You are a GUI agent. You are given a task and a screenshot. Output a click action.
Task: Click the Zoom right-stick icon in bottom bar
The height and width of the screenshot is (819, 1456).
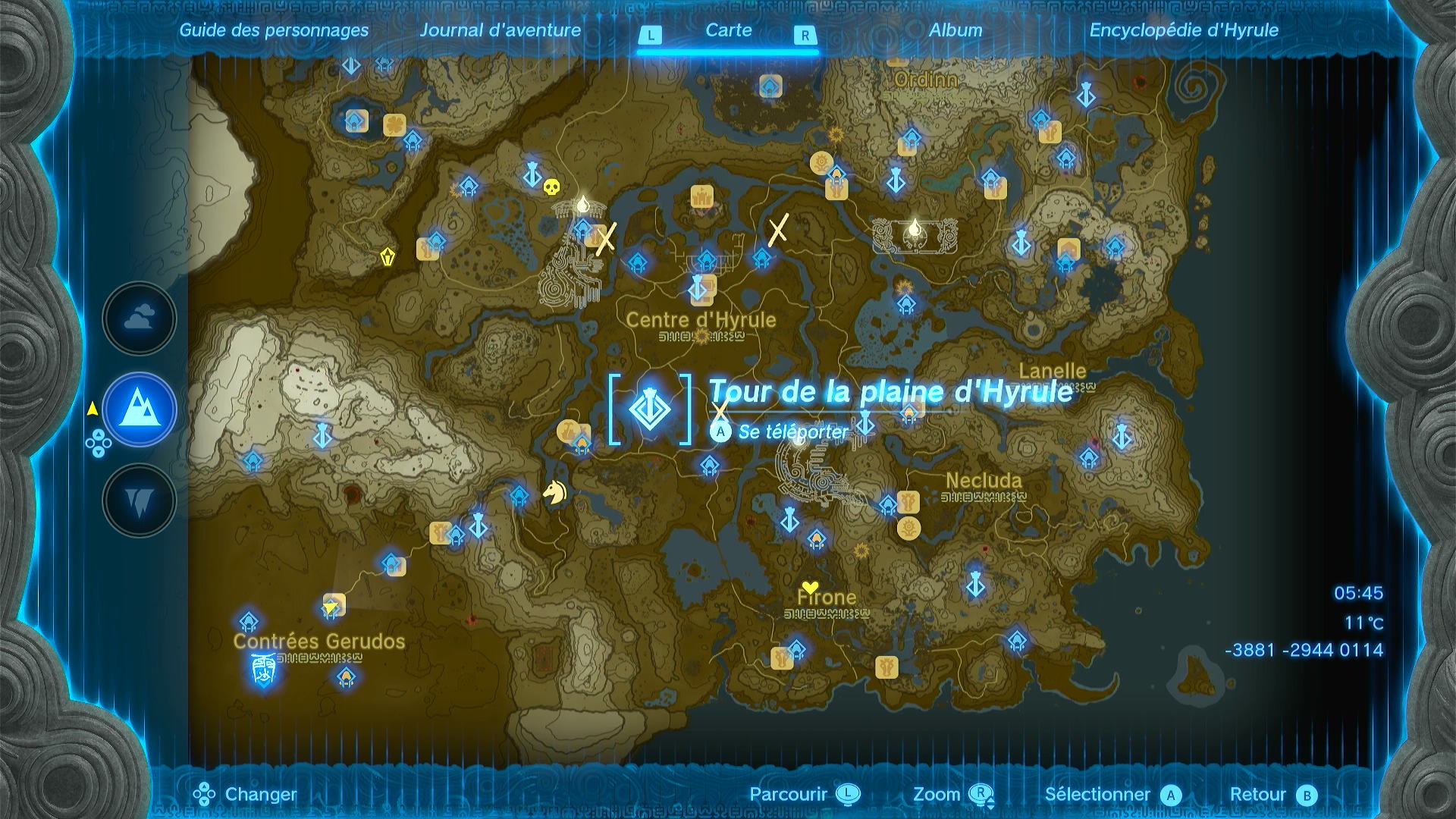click(982, 795)
